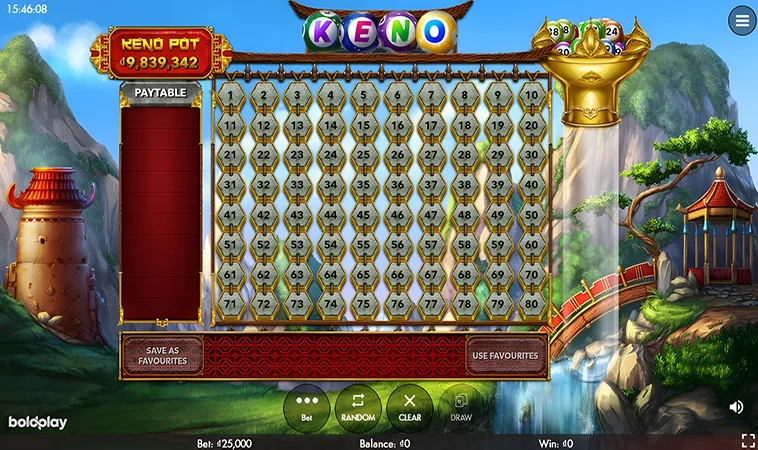Select keno number 71

pyautogui.click(x=230, y=303)
